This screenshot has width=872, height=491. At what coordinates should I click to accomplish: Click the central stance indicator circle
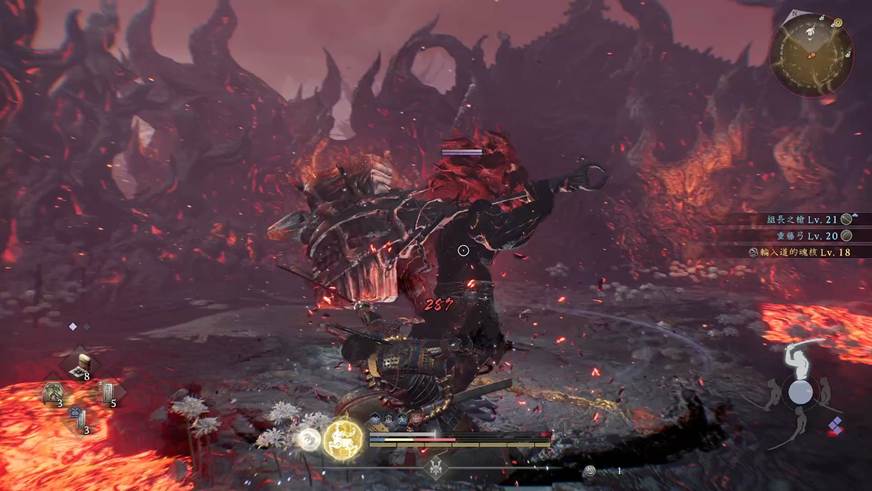coord(799,391)
